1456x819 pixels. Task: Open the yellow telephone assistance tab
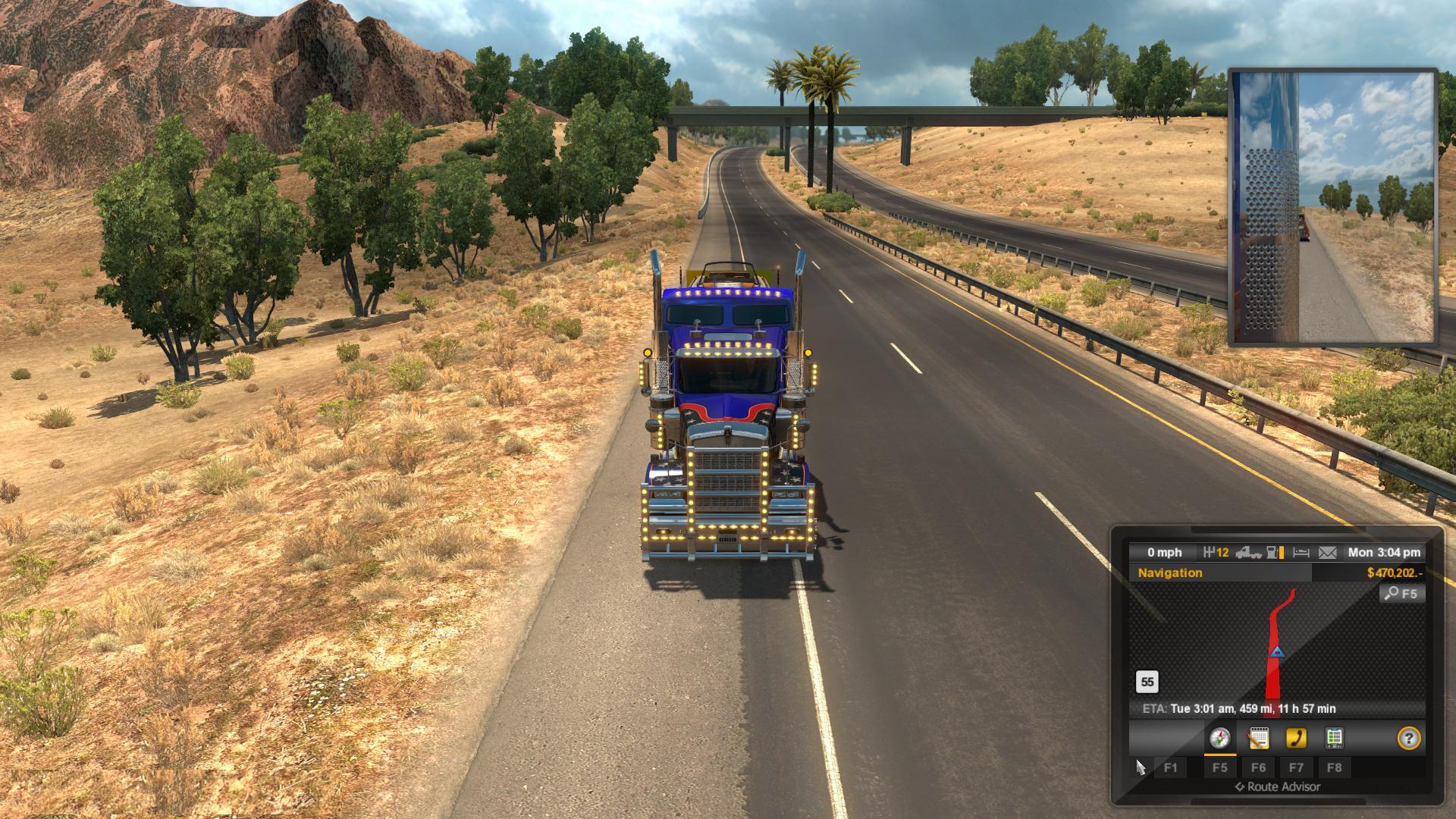click(1296, 738)
